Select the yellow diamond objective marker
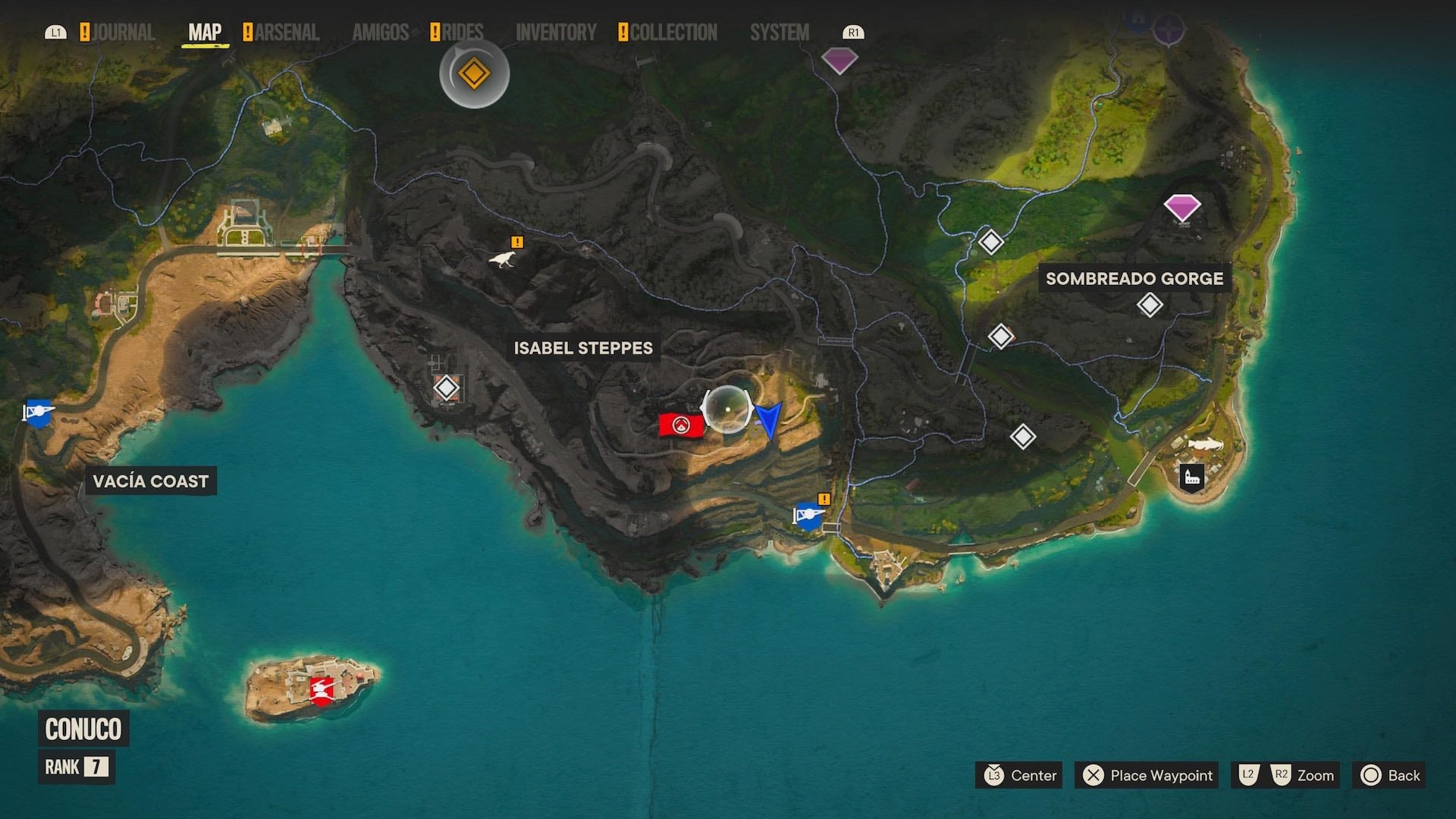This screenshot has height=819, width=1456. tap(474, 74)
